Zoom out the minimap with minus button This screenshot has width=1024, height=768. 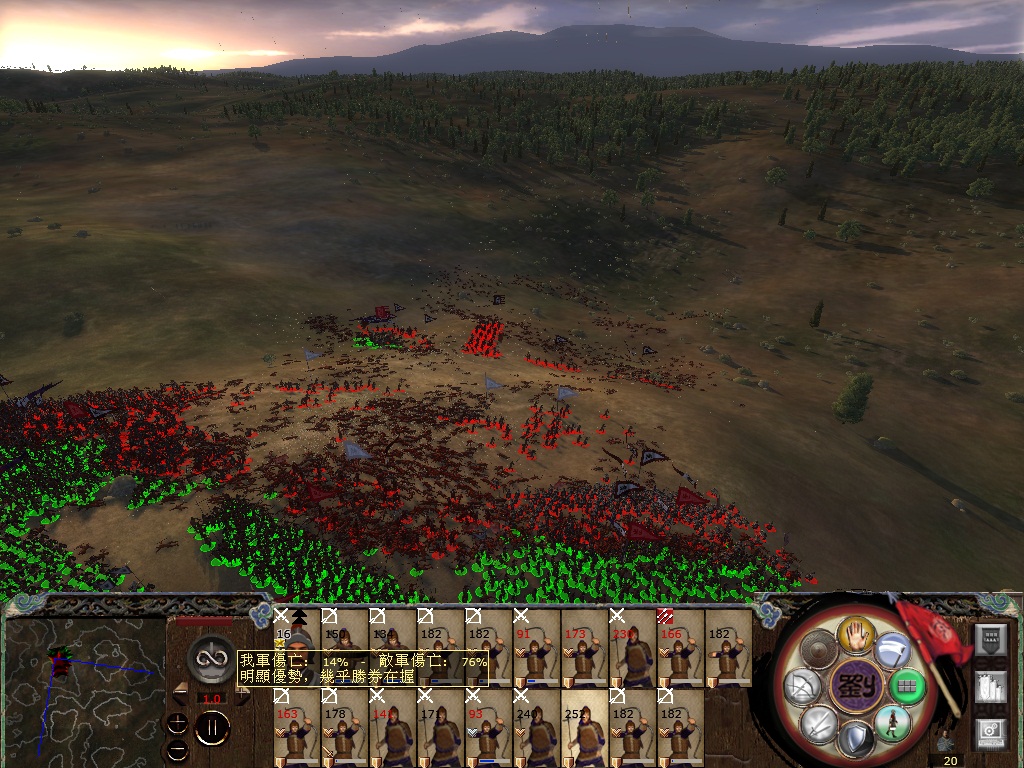(178, 749)
